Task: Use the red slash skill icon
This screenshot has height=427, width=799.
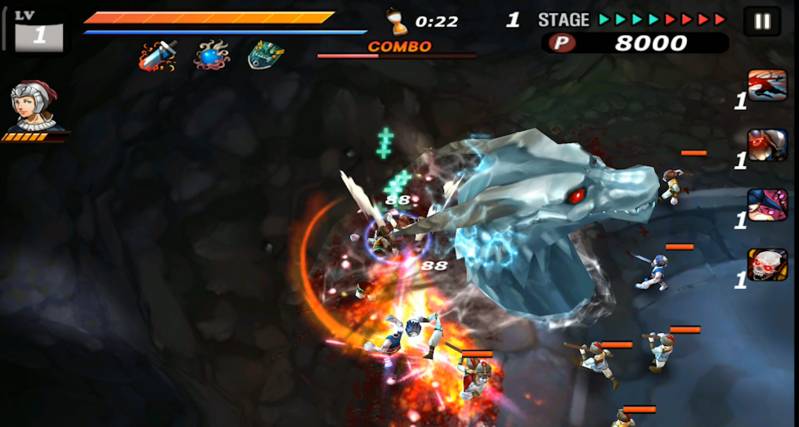Action: (x=767, y=85)
